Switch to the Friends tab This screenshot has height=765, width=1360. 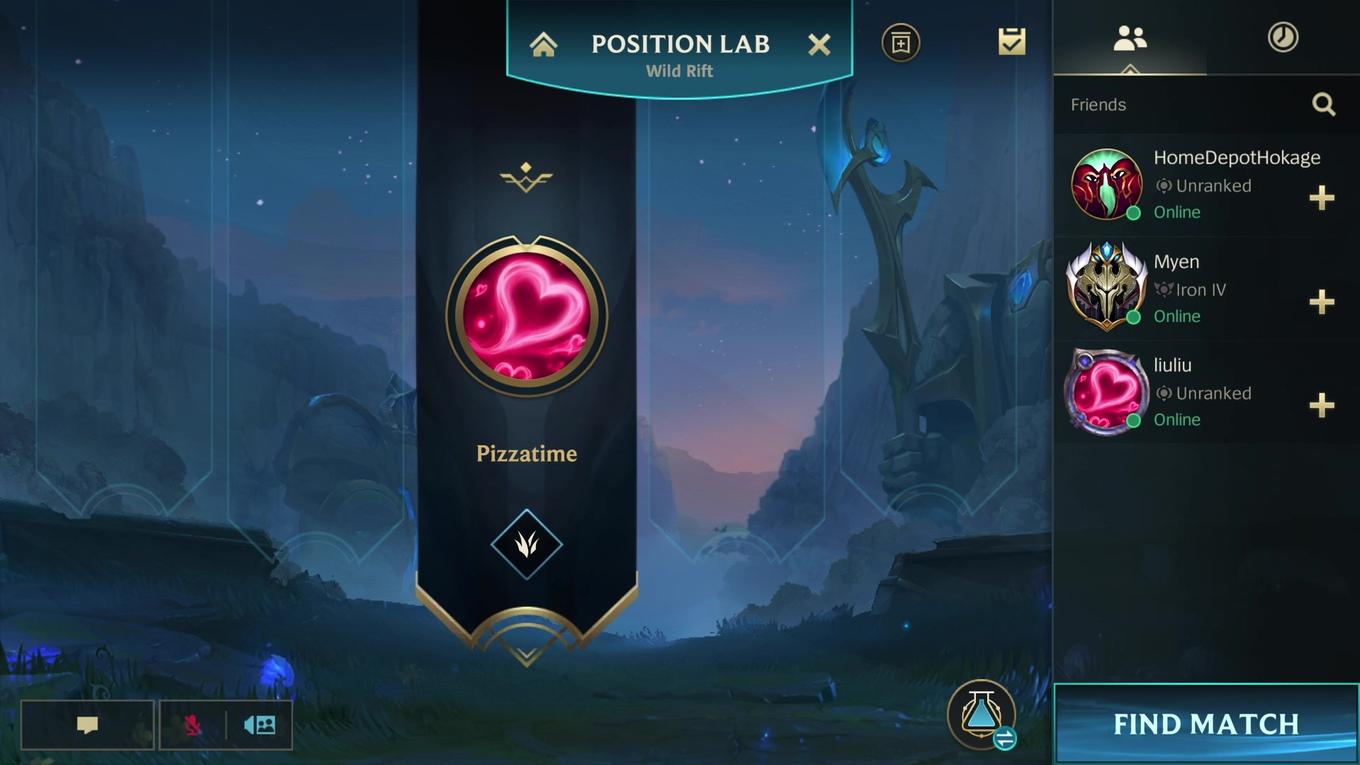point(1131,37)
